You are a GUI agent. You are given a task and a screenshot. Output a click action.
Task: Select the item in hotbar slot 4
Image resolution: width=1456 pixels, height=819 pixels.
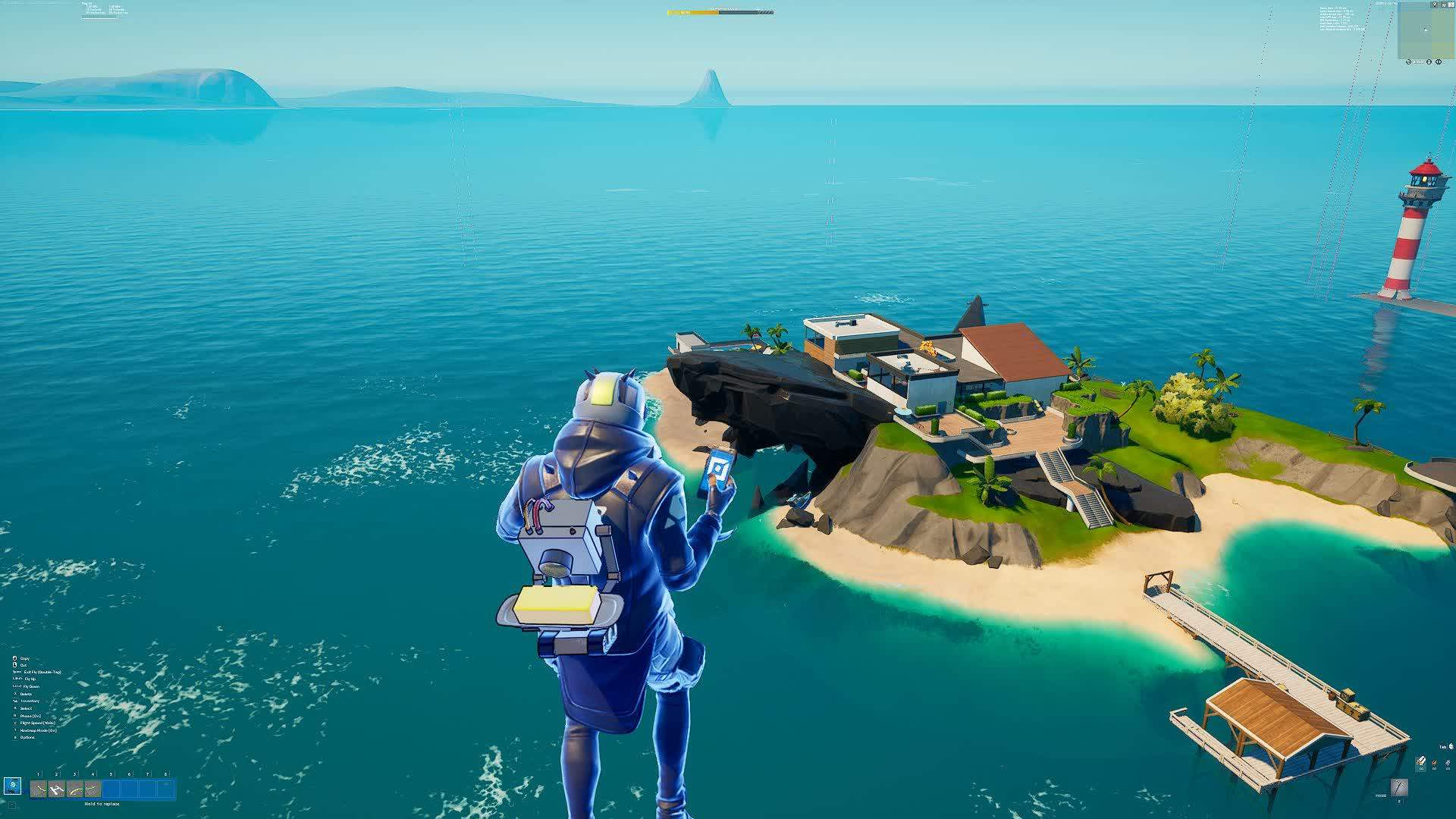tap(93, 789)
